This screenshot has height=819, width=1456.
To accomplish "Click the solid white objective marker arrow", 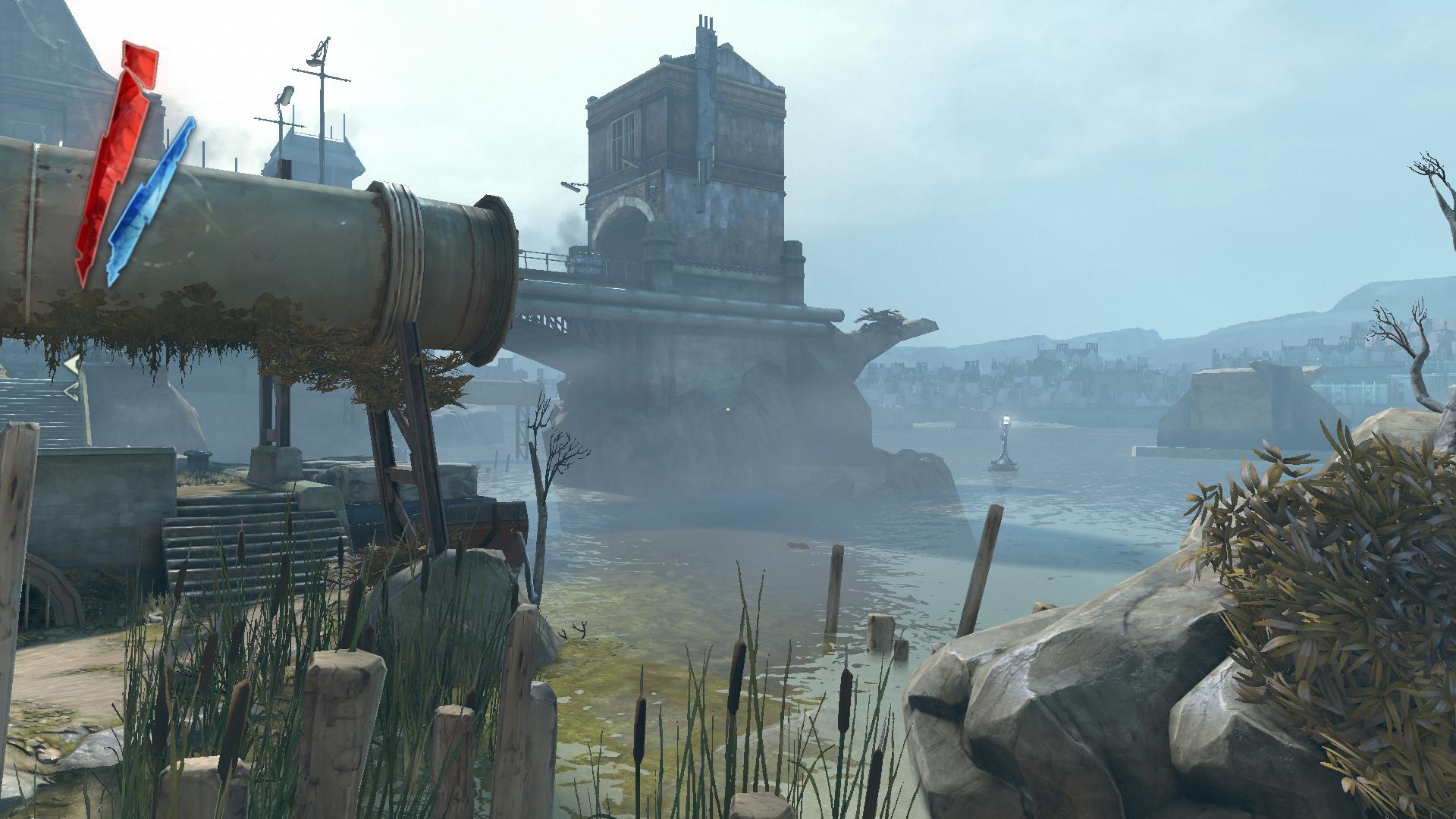I will coord(71,366).
